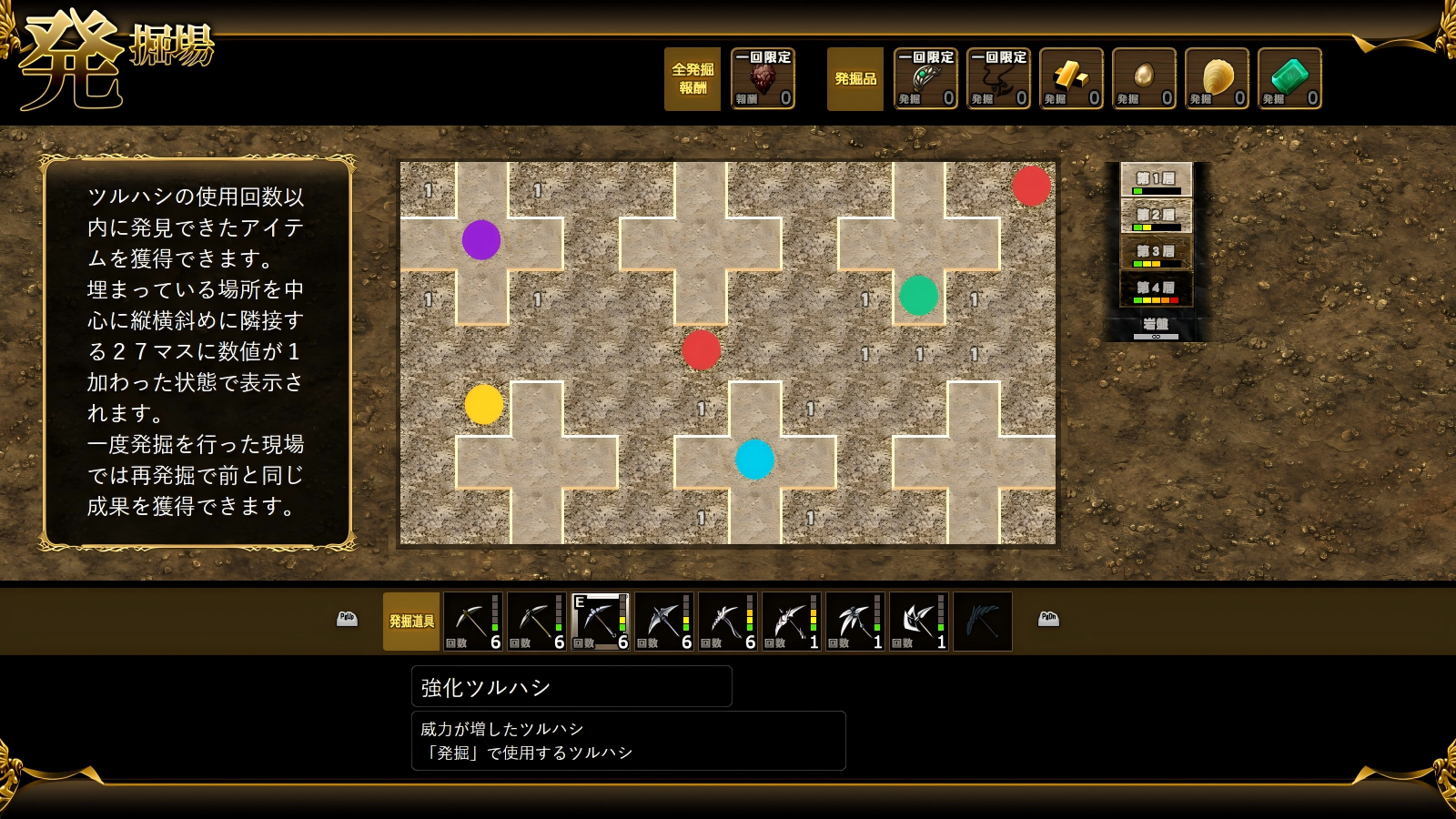Check the golden egg excavation item
Screen dimensions: 1456x819
coord(1144,79)
